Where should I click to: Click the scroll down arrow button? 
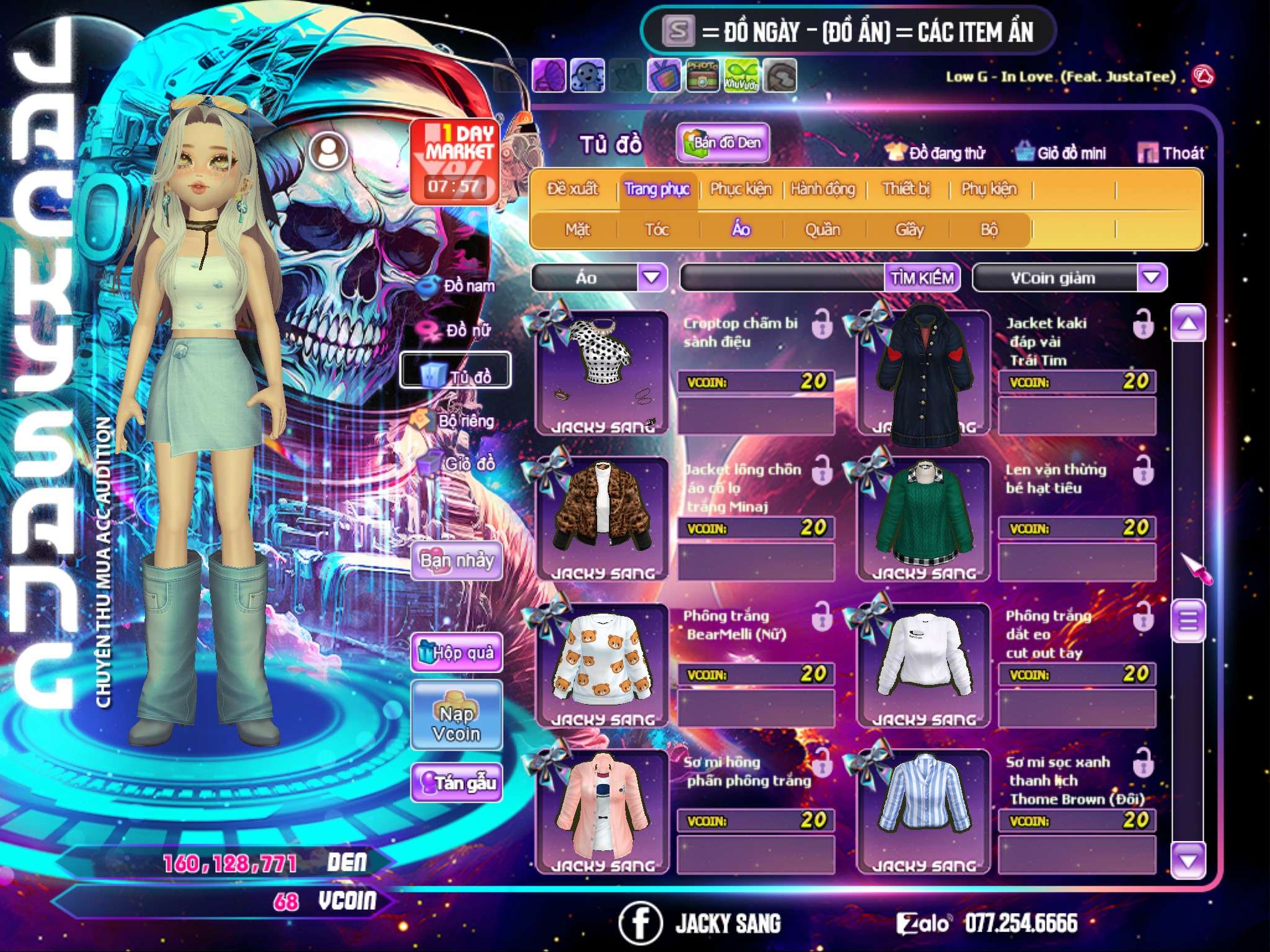(x=1188, y=860)
